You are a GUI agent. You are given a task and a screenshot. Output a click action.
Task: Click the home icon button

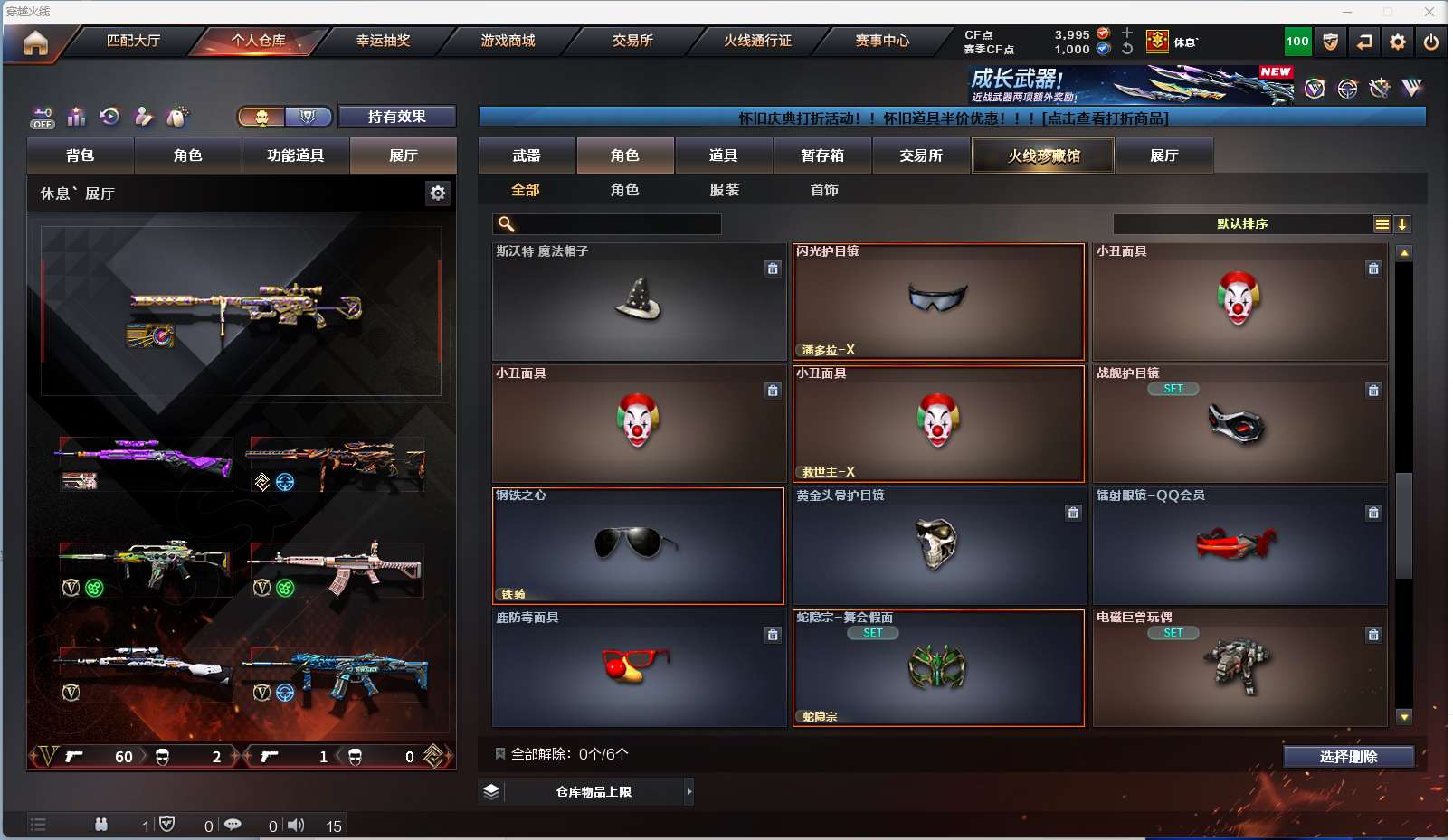pyautogui.click(x=35, y=42)
